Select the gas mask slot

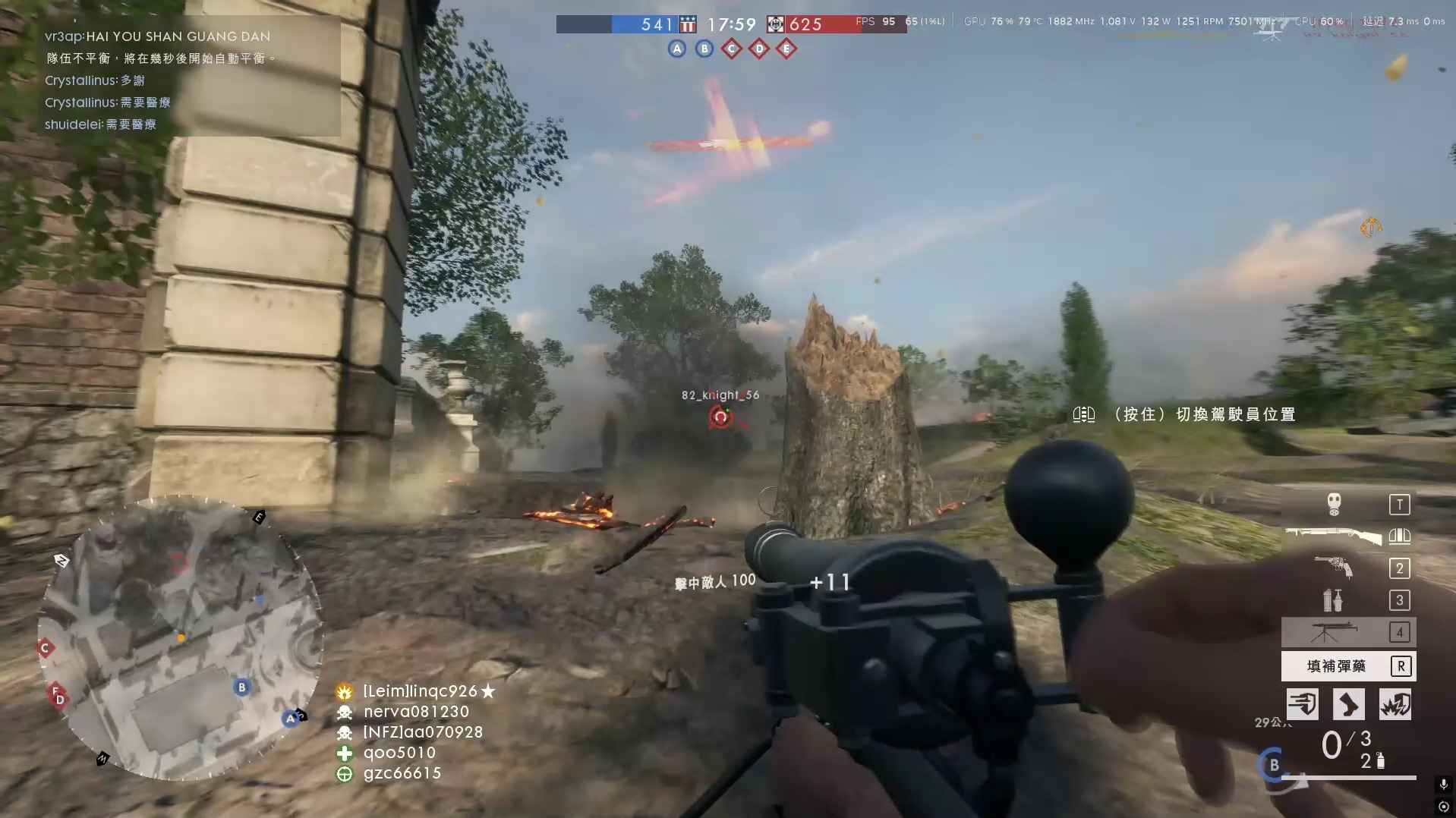click(x=1334, y=504)
